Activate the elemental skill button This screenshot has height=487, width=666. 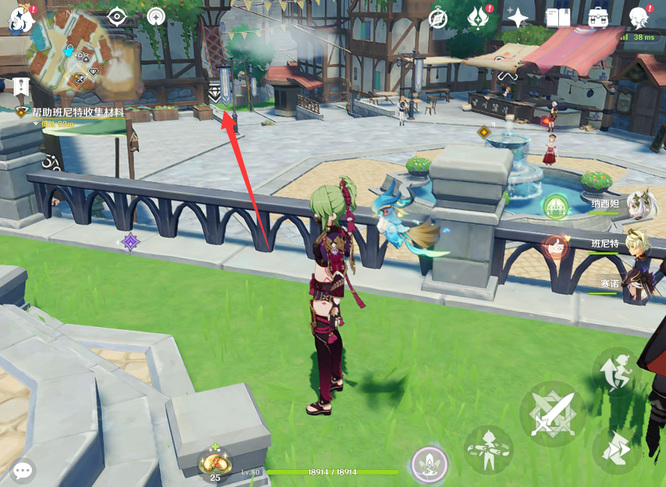(x=489, y=449)
